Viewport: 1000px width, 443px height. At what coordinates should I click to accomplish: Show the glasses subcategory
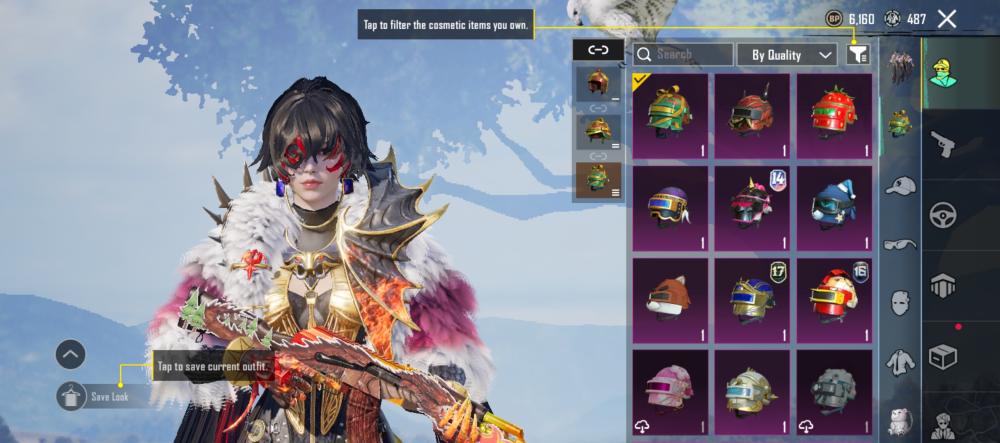click(900, 243)
